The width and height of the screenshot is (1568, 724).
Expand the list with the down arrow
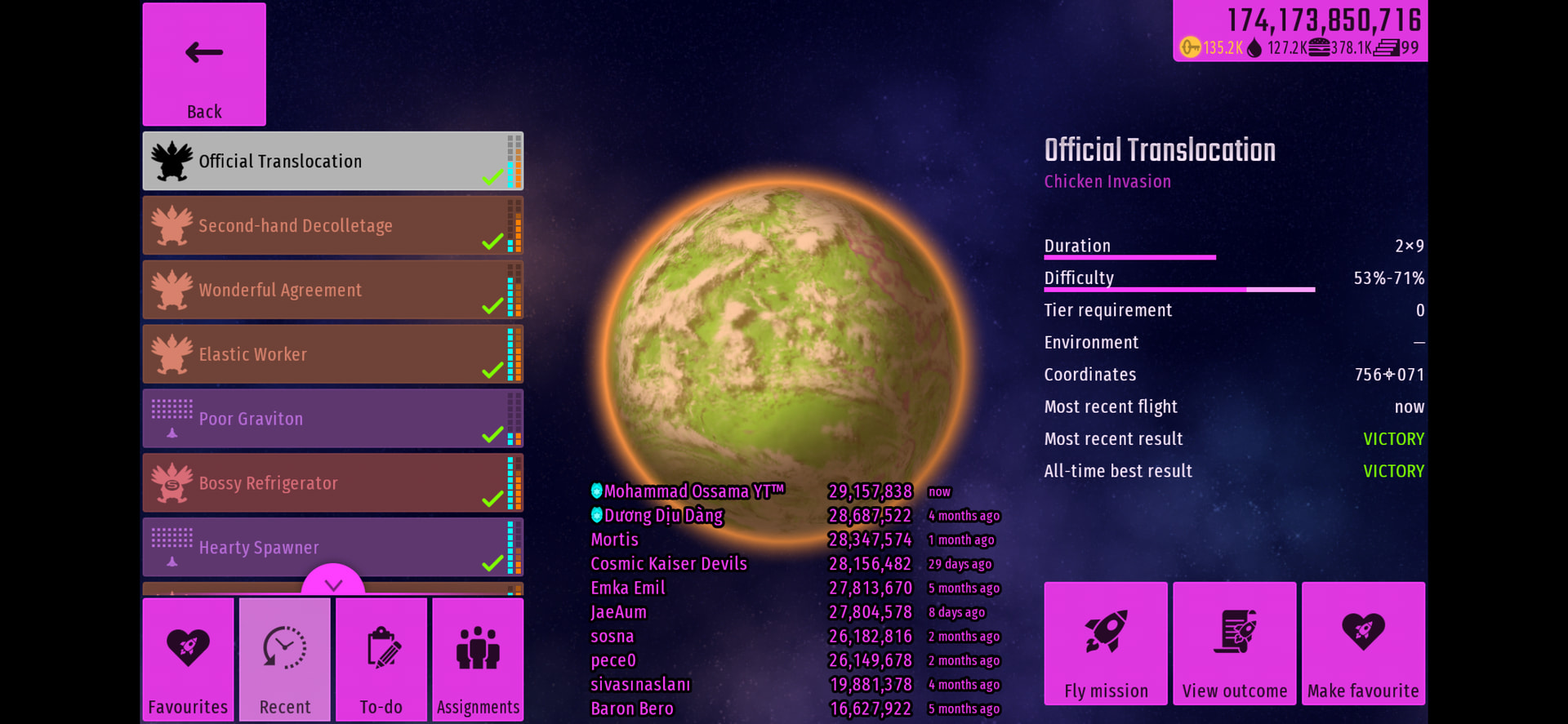coord(333,584)
